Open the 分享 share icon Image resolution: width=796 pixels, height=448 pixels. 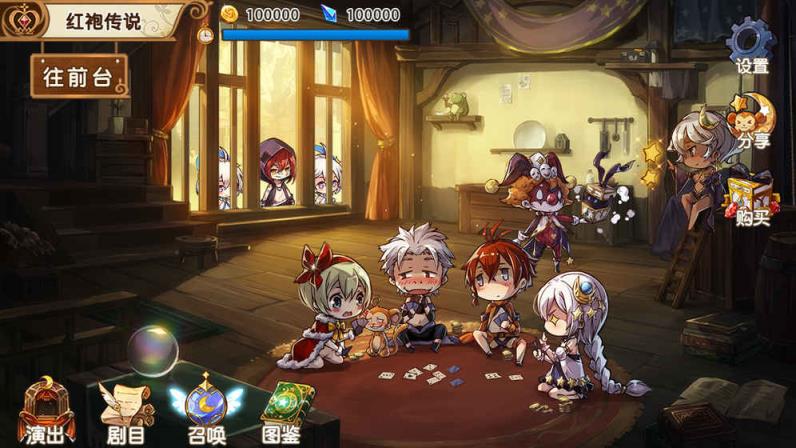click(x=752, y=120)
